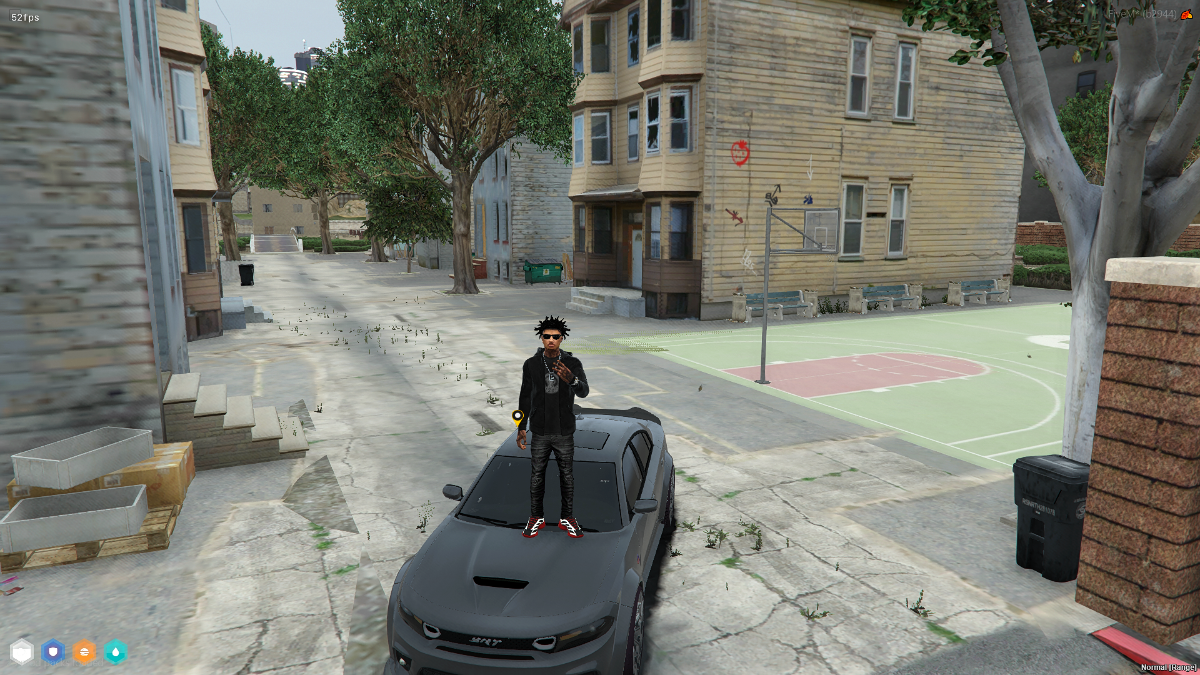Click the orange burger hunger icon

pos(85,652)
